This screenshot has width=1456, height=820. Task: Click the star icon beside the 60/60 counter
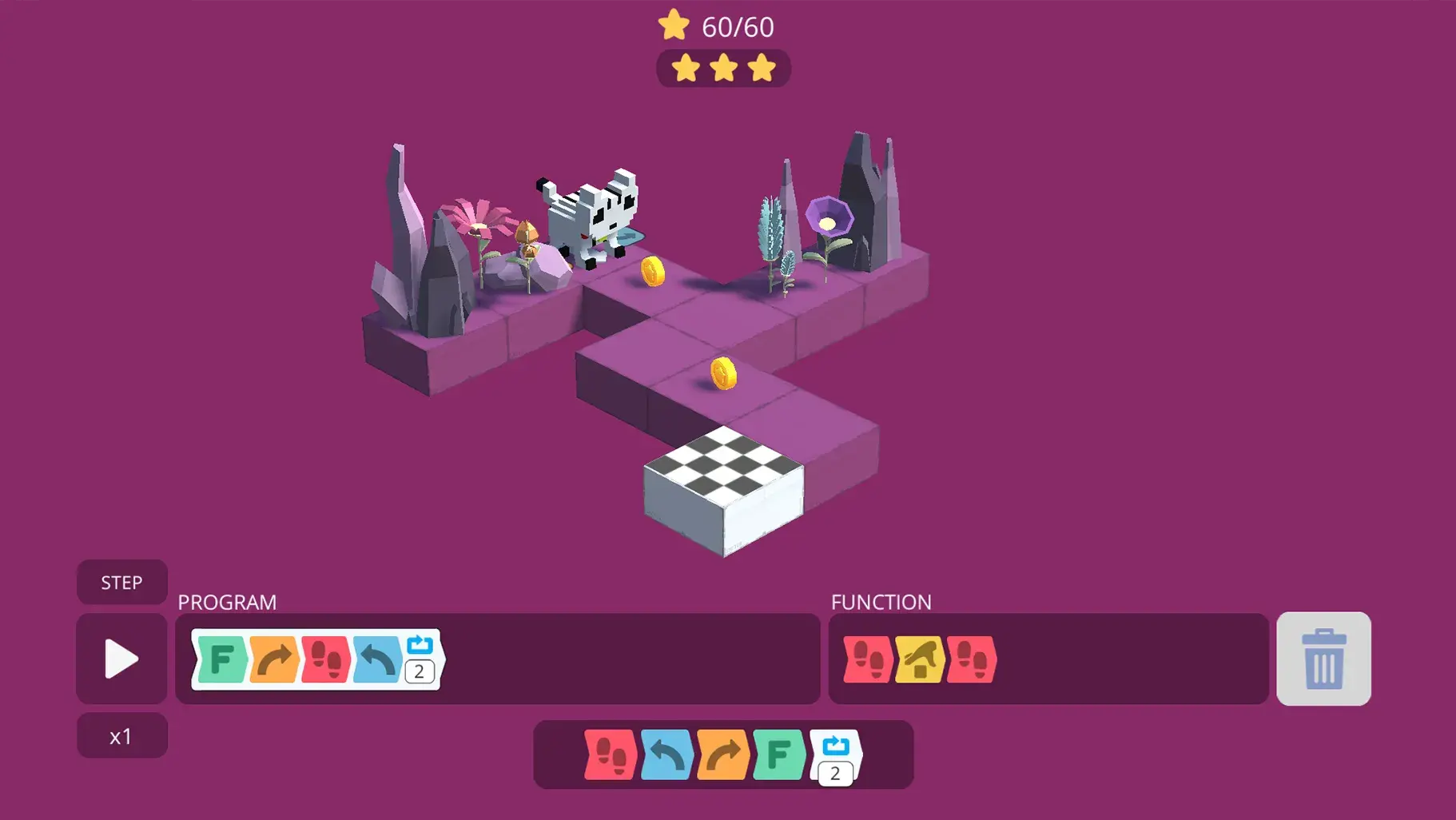pyautogui.click(x=675, y=25)
